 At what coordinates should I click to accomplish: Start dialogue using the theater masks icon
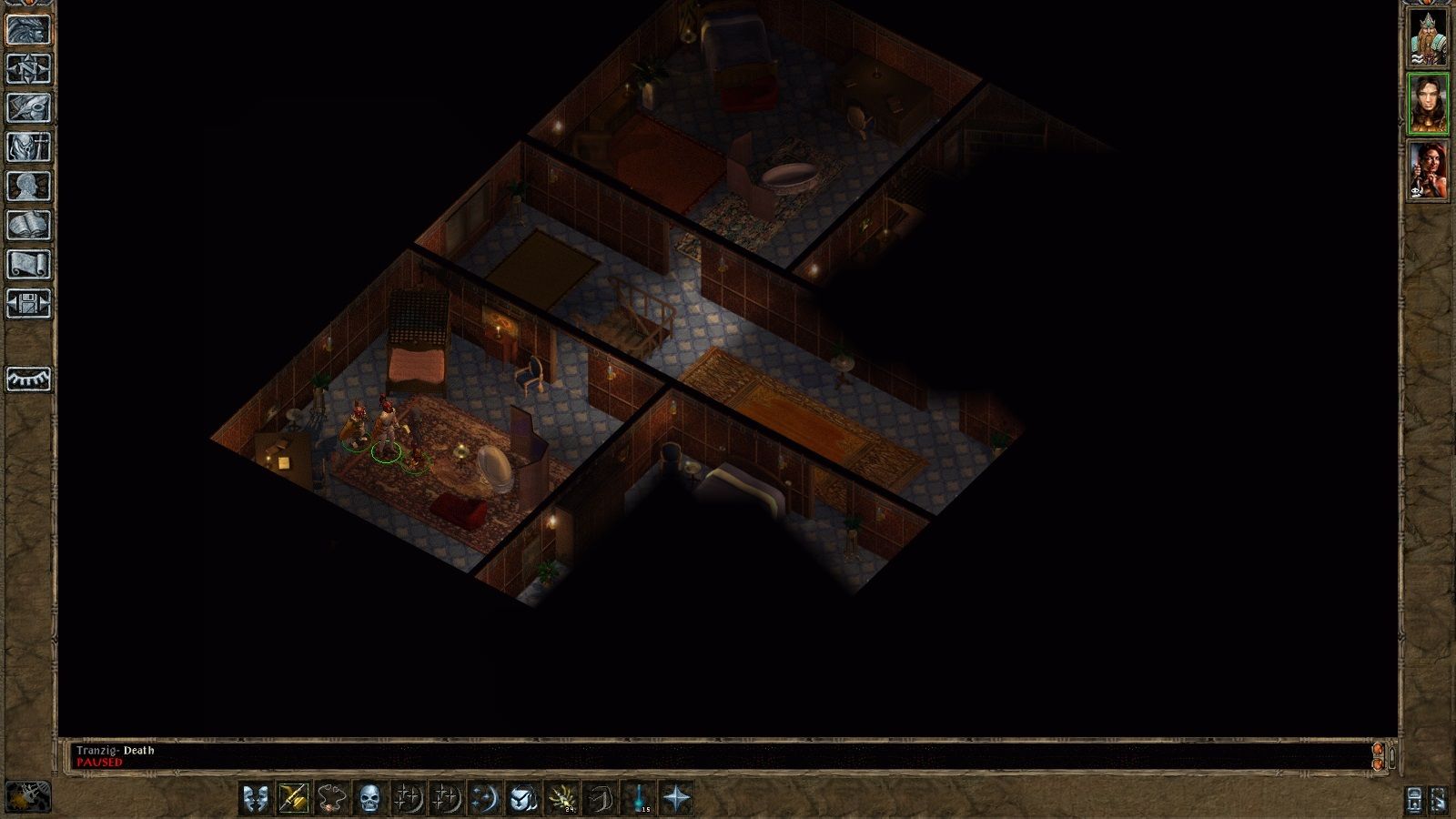tap(257, 799)
